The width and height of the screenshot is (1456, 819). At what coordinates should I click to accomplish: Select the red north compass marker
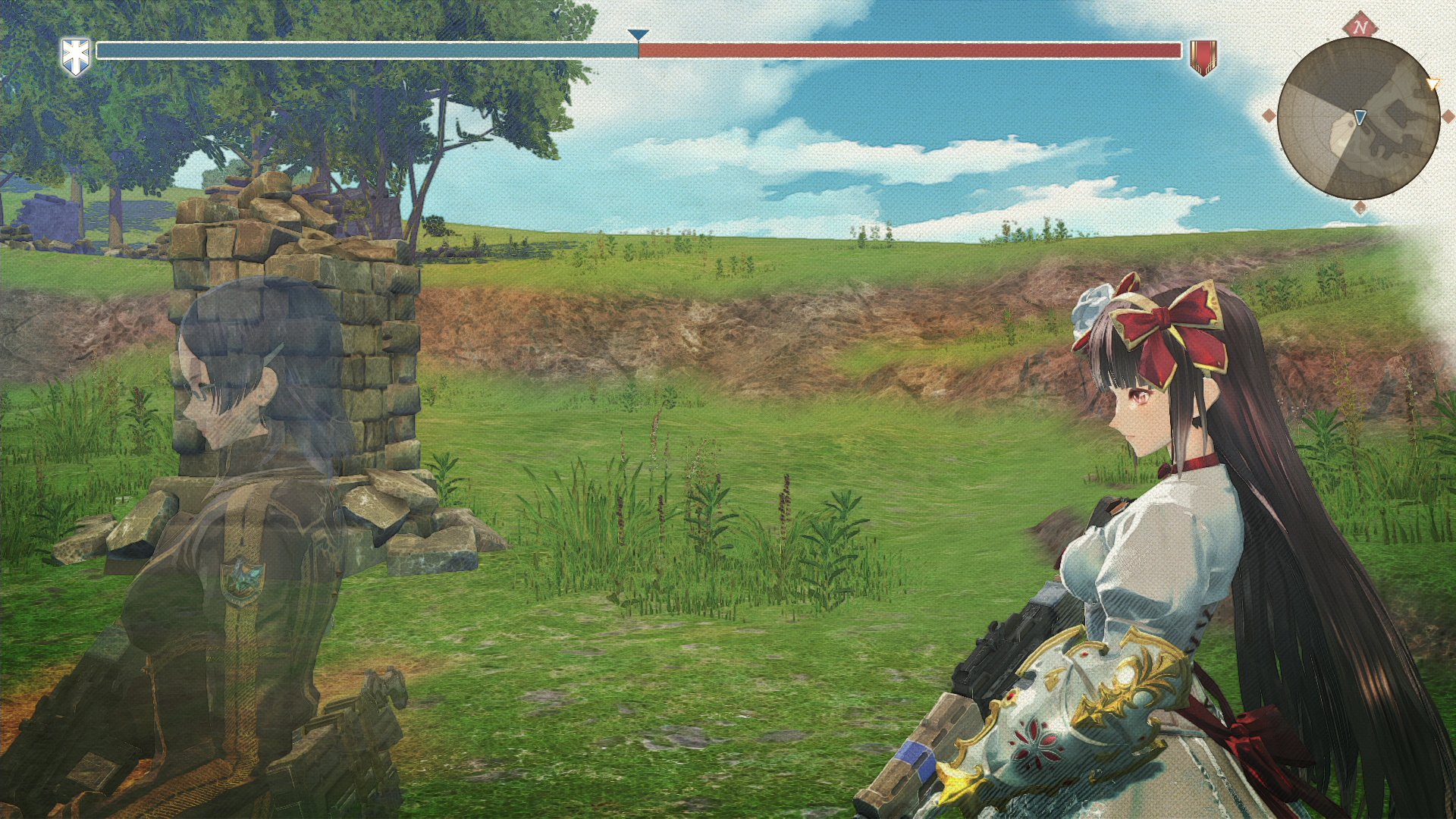coord(1360,27)
